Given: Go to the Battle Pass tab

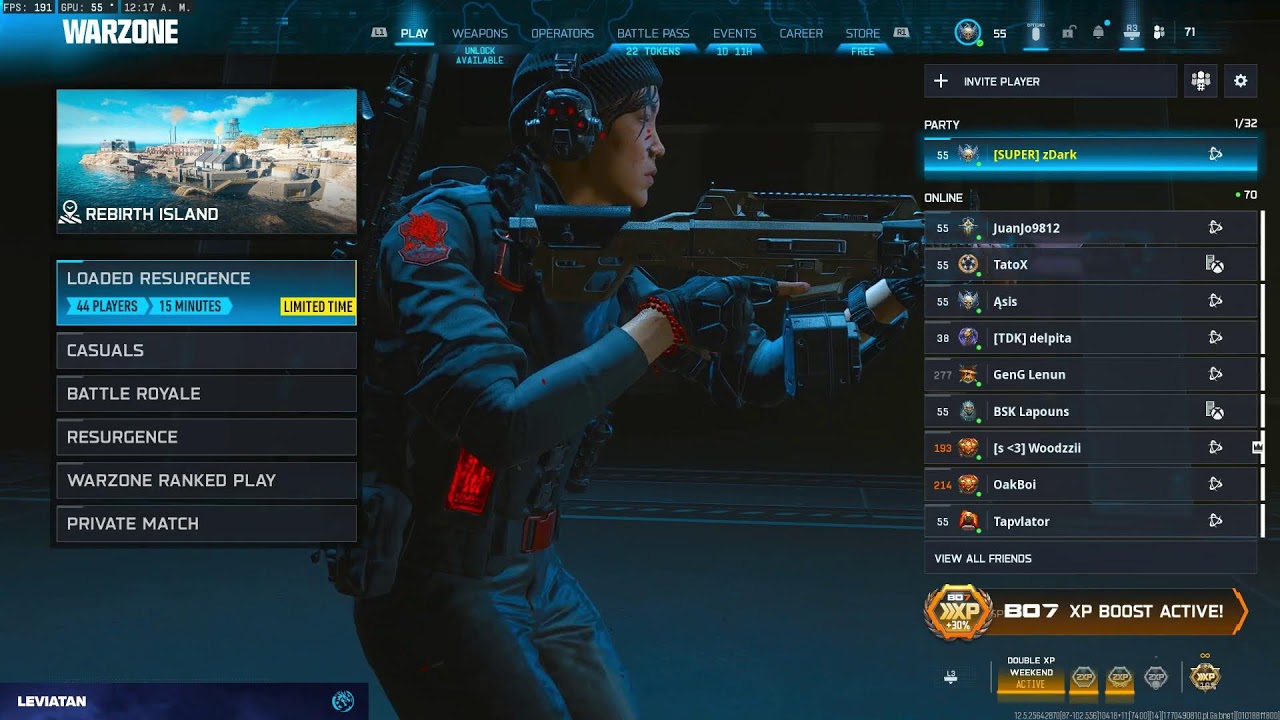Looking at the screenshot, I should [x=653, y=33].
